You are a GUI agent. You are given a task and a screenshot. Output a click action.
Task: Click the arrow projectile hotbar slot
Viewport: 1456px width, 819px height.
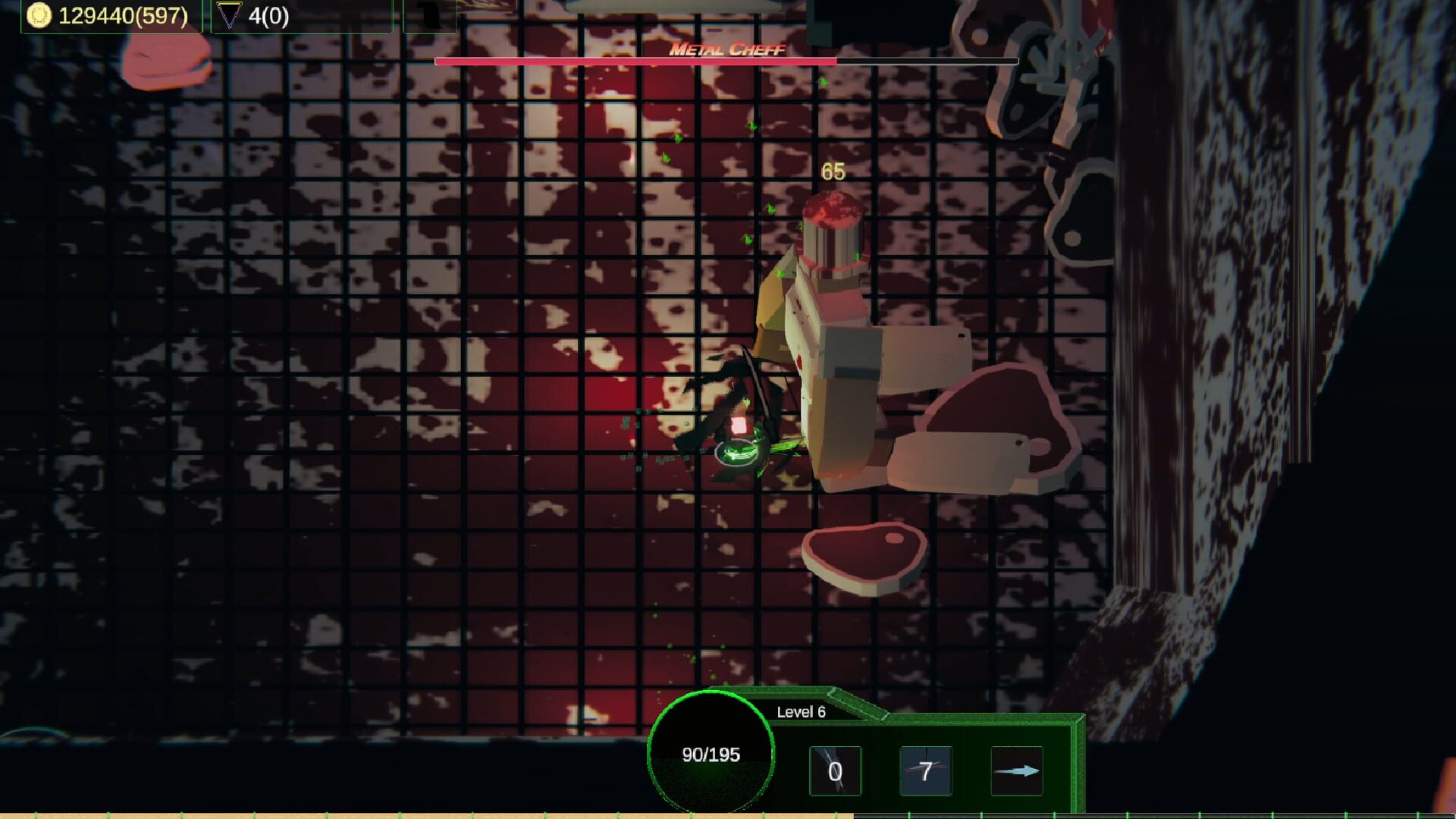(x=1017, y=770)
